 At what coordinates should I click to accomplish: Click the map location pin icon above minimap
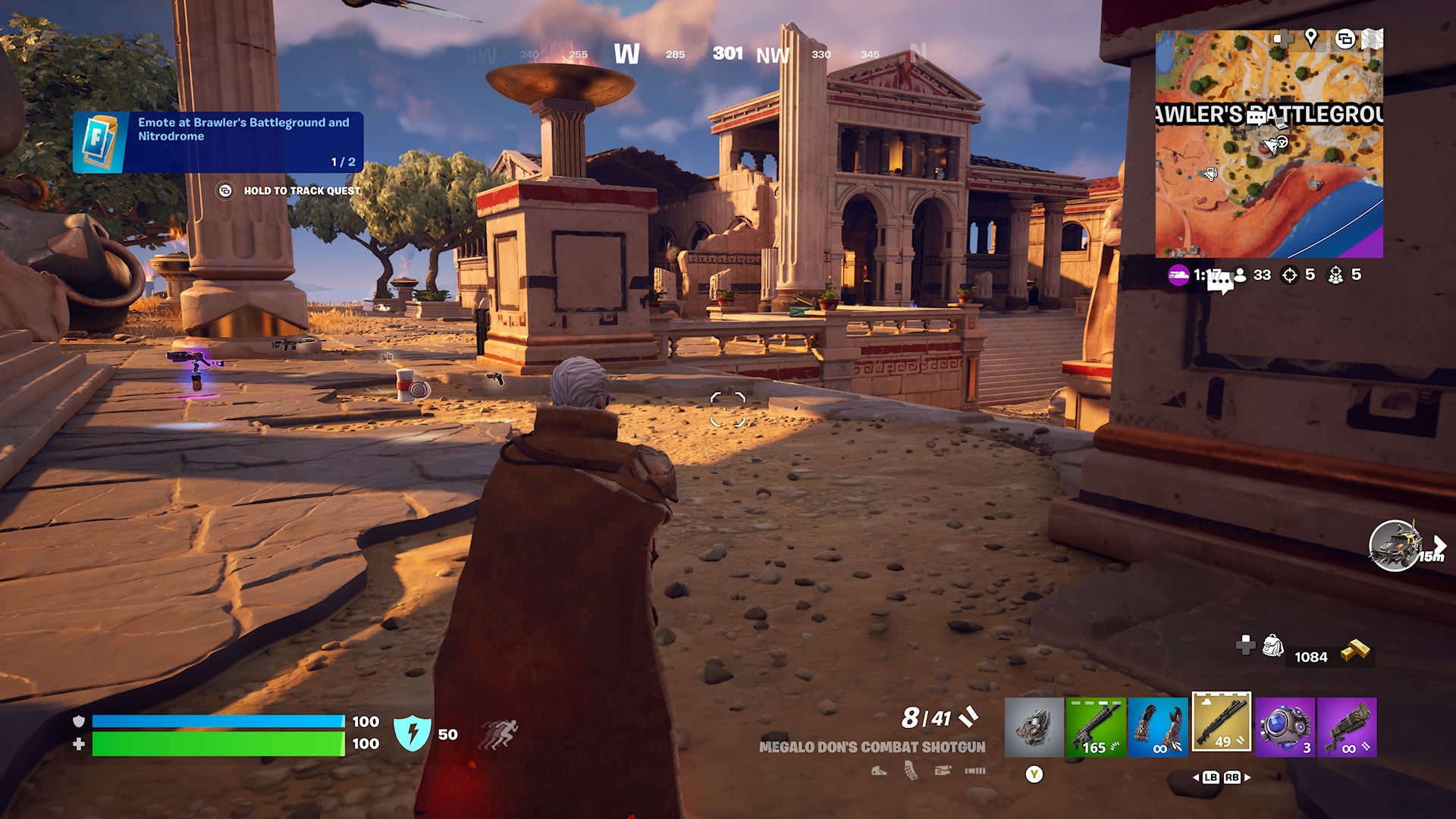[x=1311, y=39]
